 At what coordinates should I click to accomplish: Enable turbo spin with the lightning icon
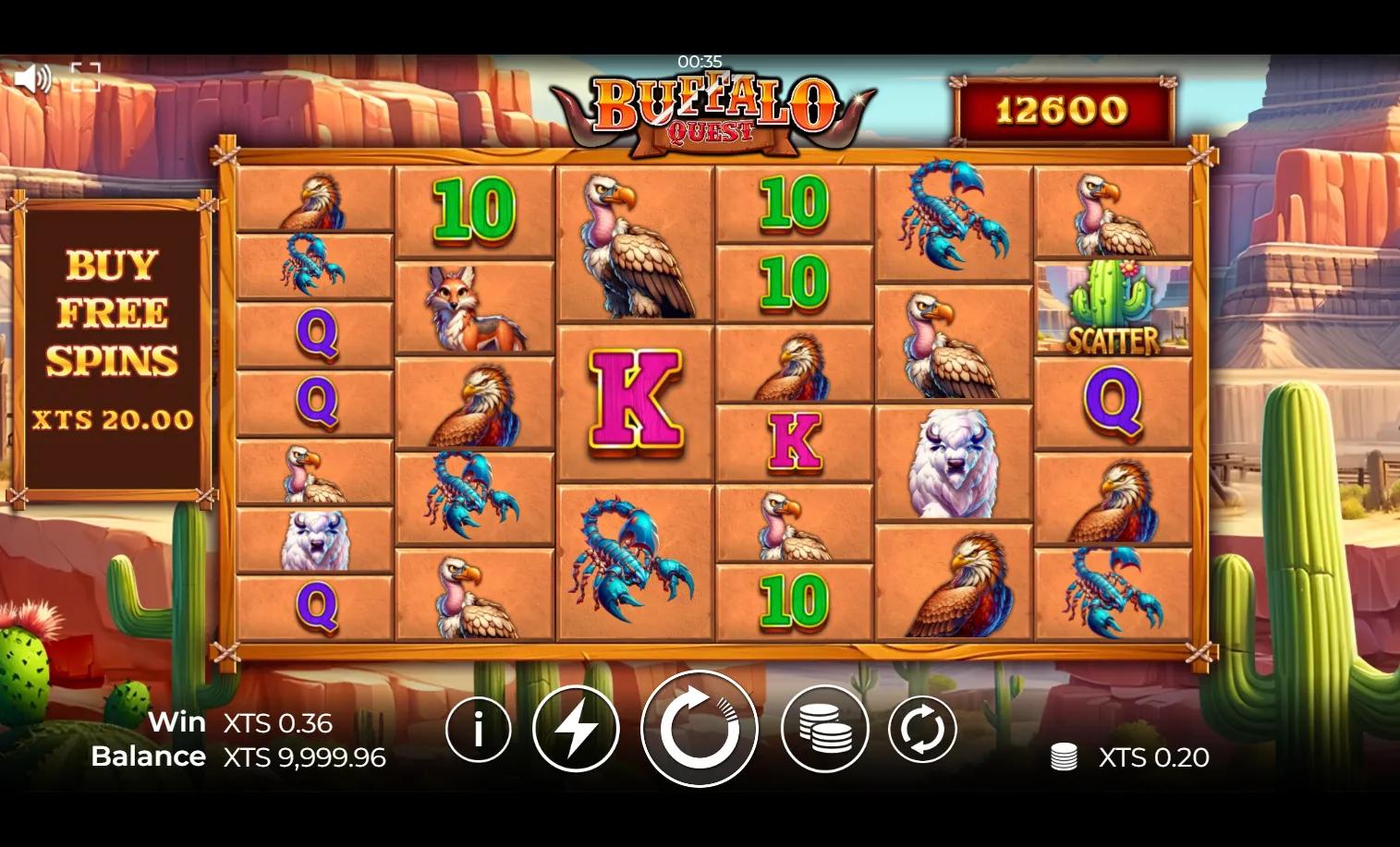click(x=576, y=728)
